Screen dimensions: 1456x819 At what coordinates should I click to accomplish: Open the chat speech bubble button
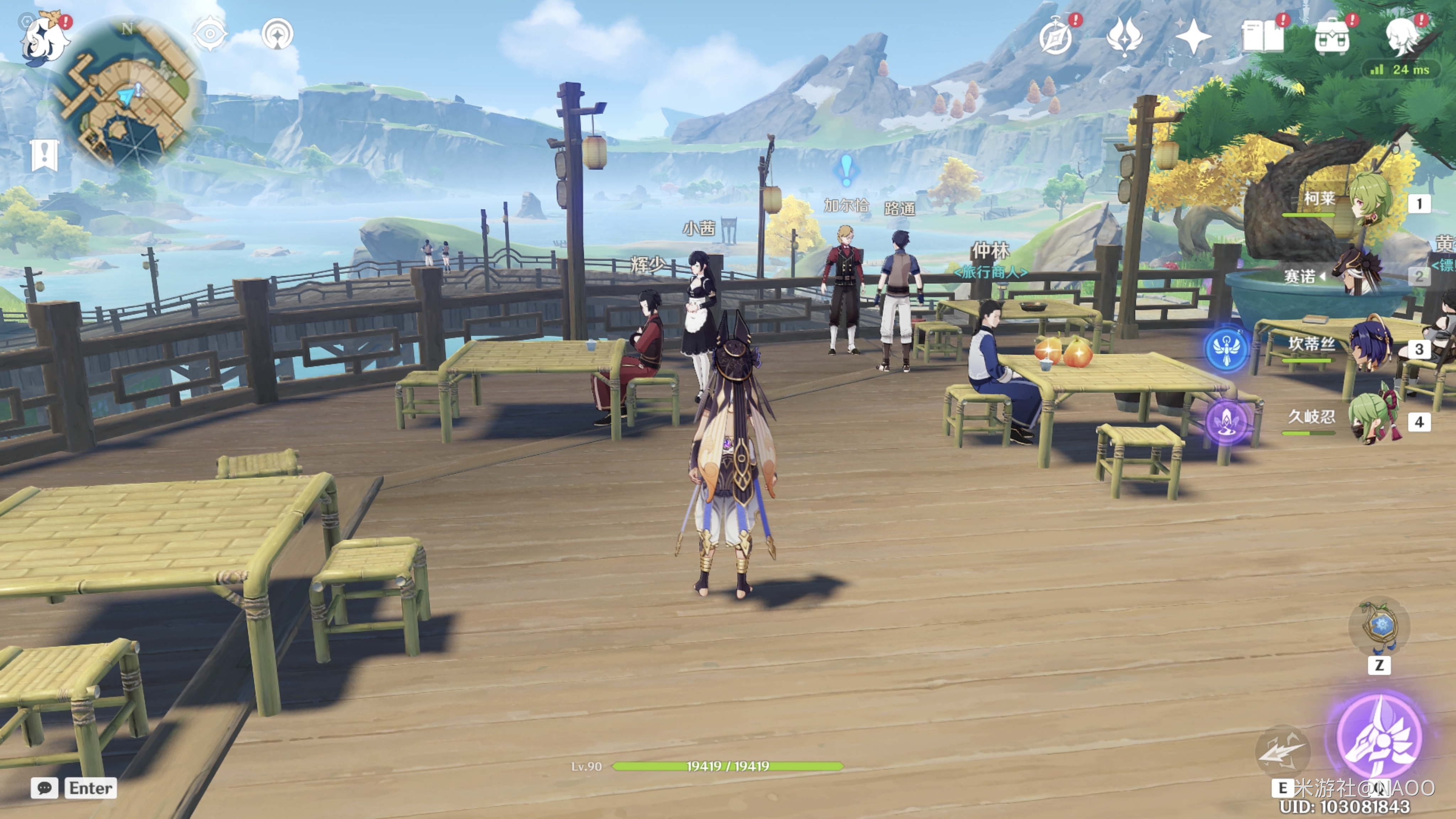click(x=45, y=788)
